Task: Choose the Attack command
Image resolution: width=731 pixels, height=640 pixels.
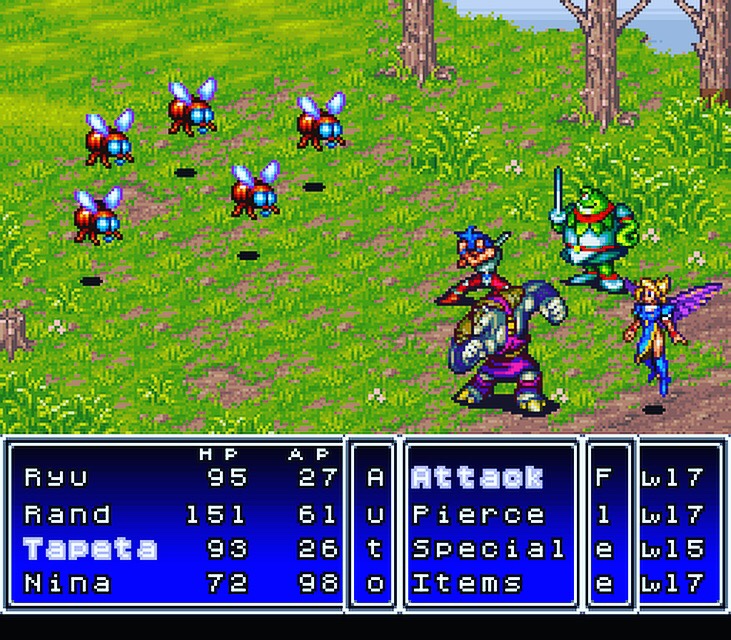Action: click(x=477, y=477)
